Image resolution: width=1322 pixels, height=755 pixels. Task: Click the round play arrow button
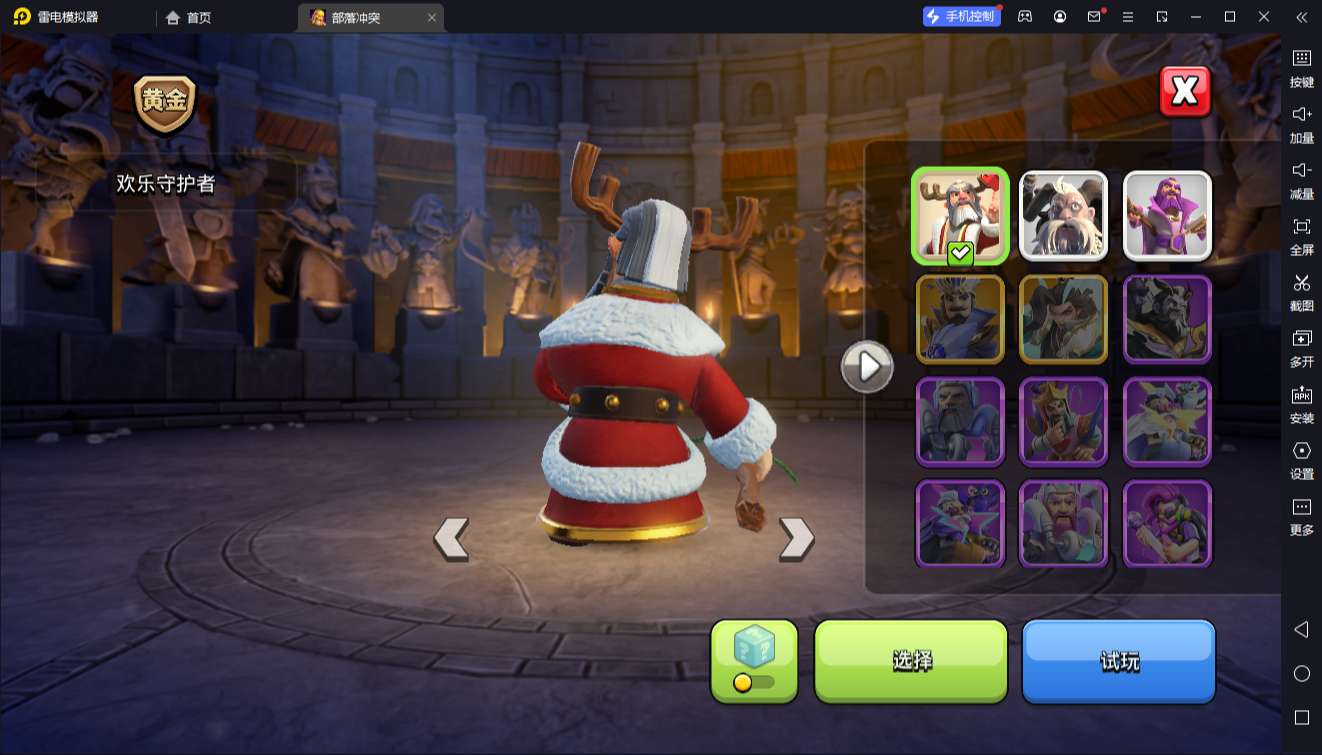[867, 367]
